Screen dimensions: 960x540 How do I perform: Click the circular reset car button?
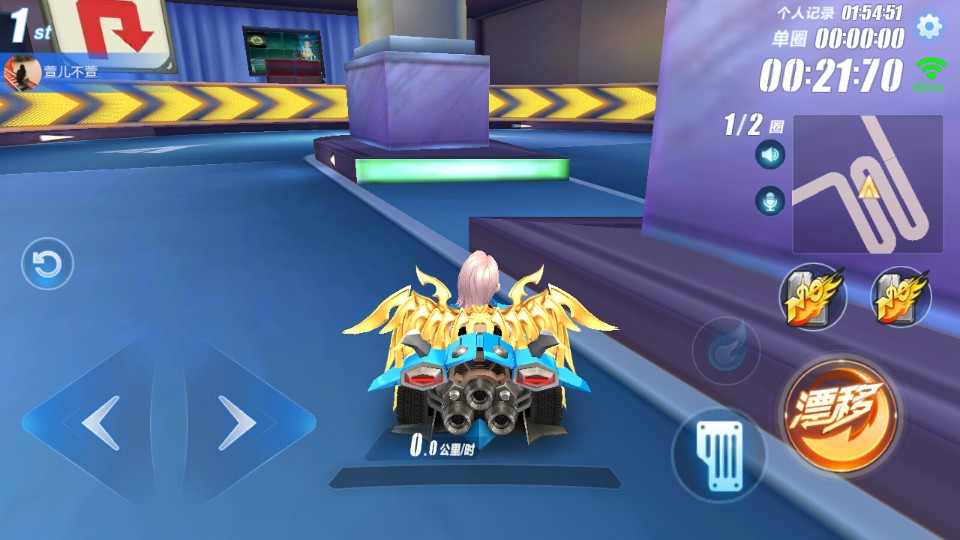(x=47, y=265)
